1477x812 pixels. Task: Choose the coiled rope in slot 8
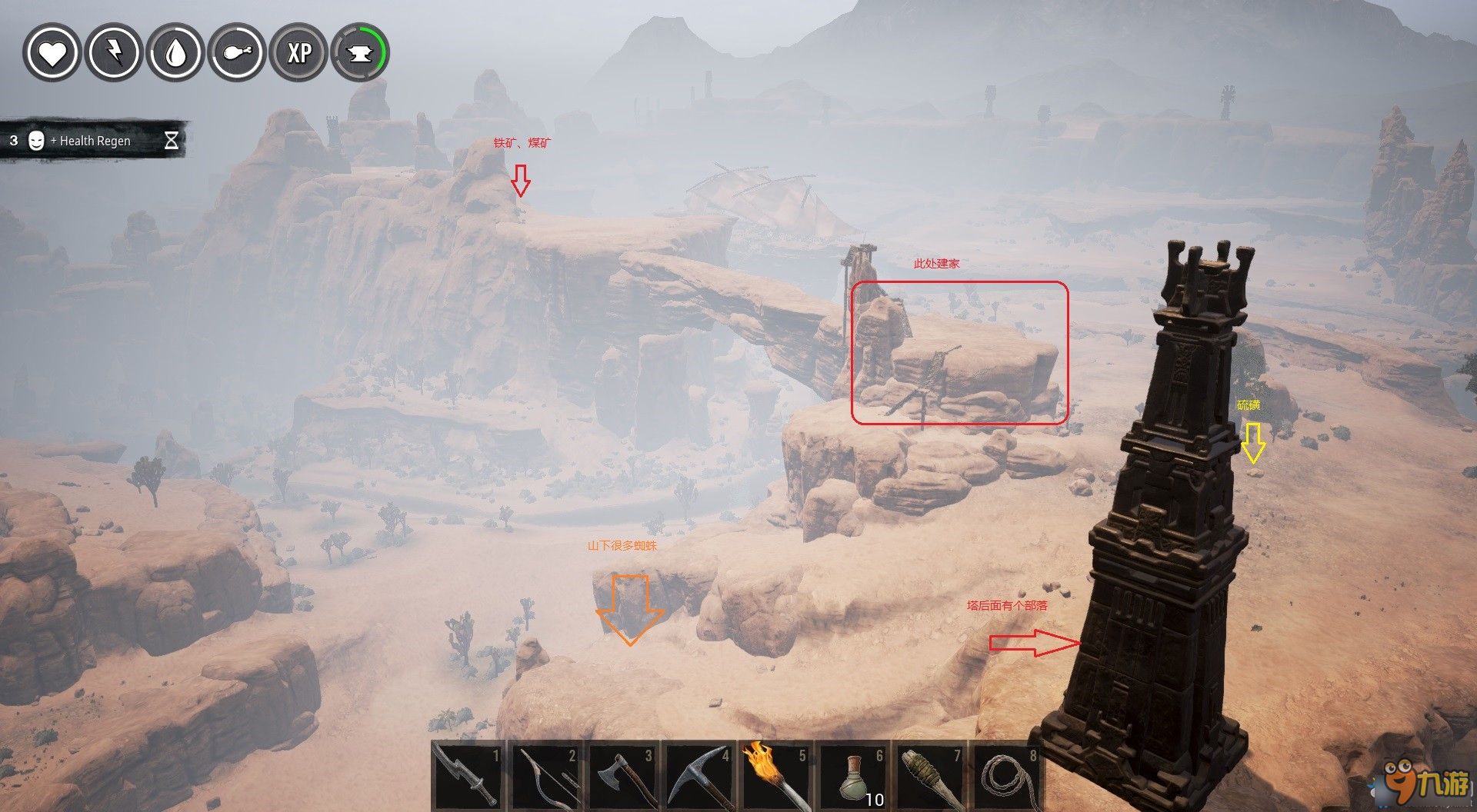[x=1006, y=777]
